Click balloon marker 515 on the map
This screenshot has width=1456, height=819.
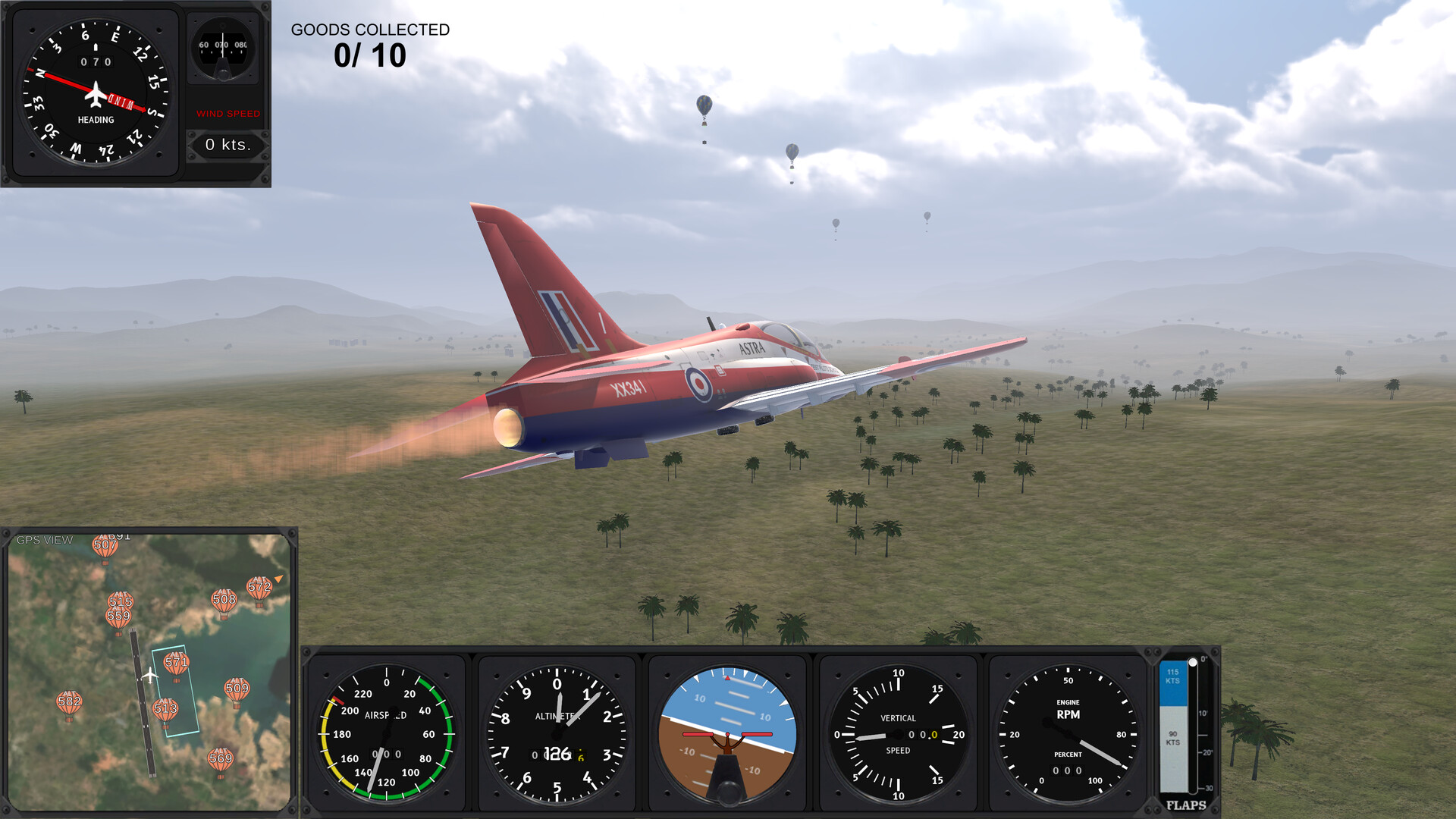coord(121,602)
